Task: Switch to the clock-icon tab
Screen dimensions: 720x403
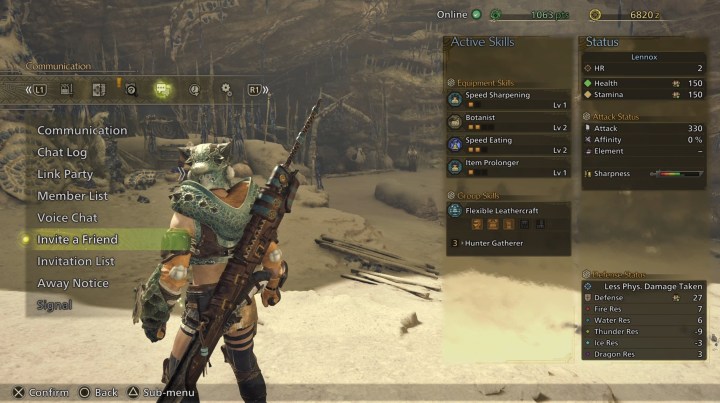Action: point(194,89)
